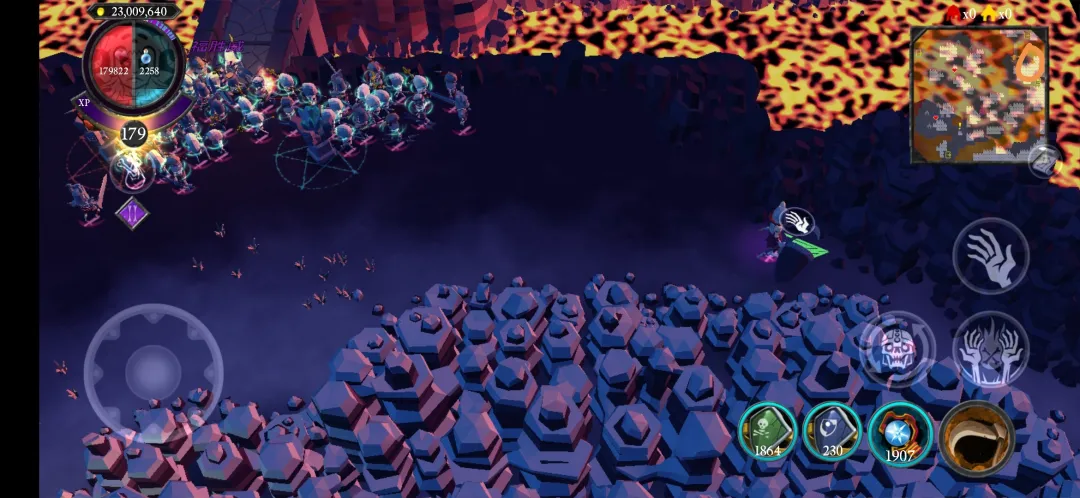The height and width of the screenshot is (498, 1080).
Task: Cast the raised hands flame spell
Action: pyautogui.click(x=990, y=349)
